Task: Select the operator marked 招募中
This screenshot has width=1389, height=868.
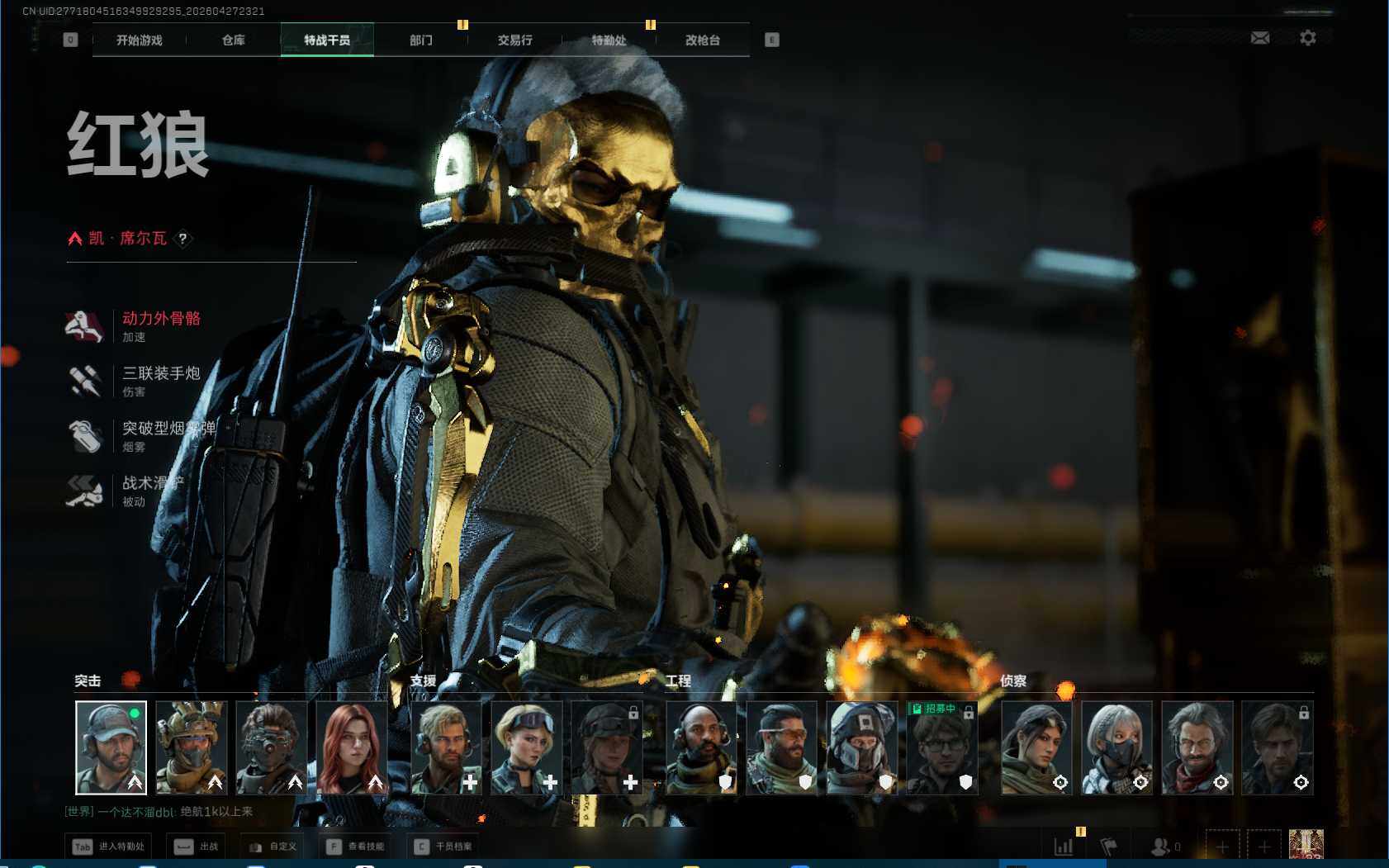Action: tap(942, 747)
